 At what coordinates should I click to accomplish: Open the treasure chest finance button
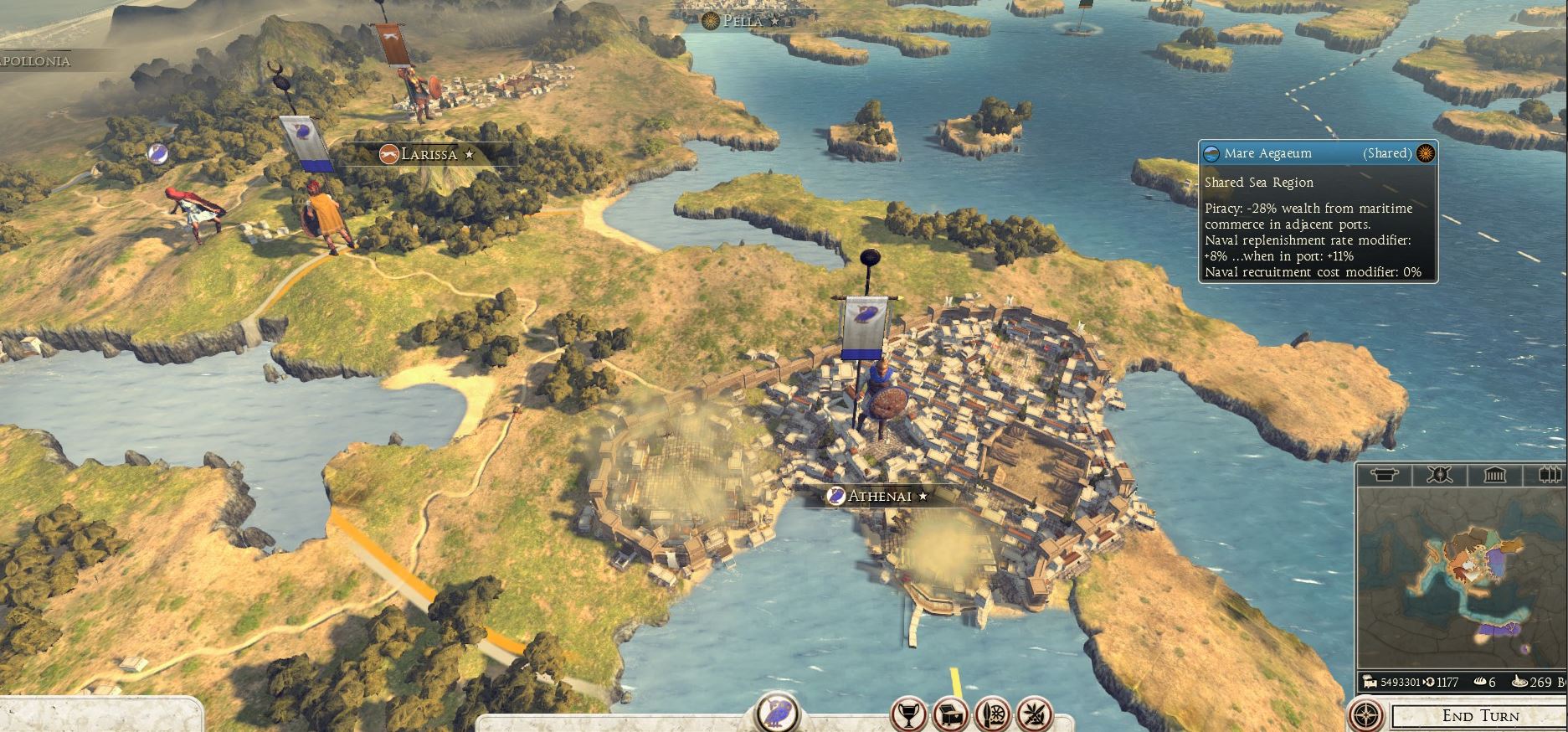pos(950,714)
